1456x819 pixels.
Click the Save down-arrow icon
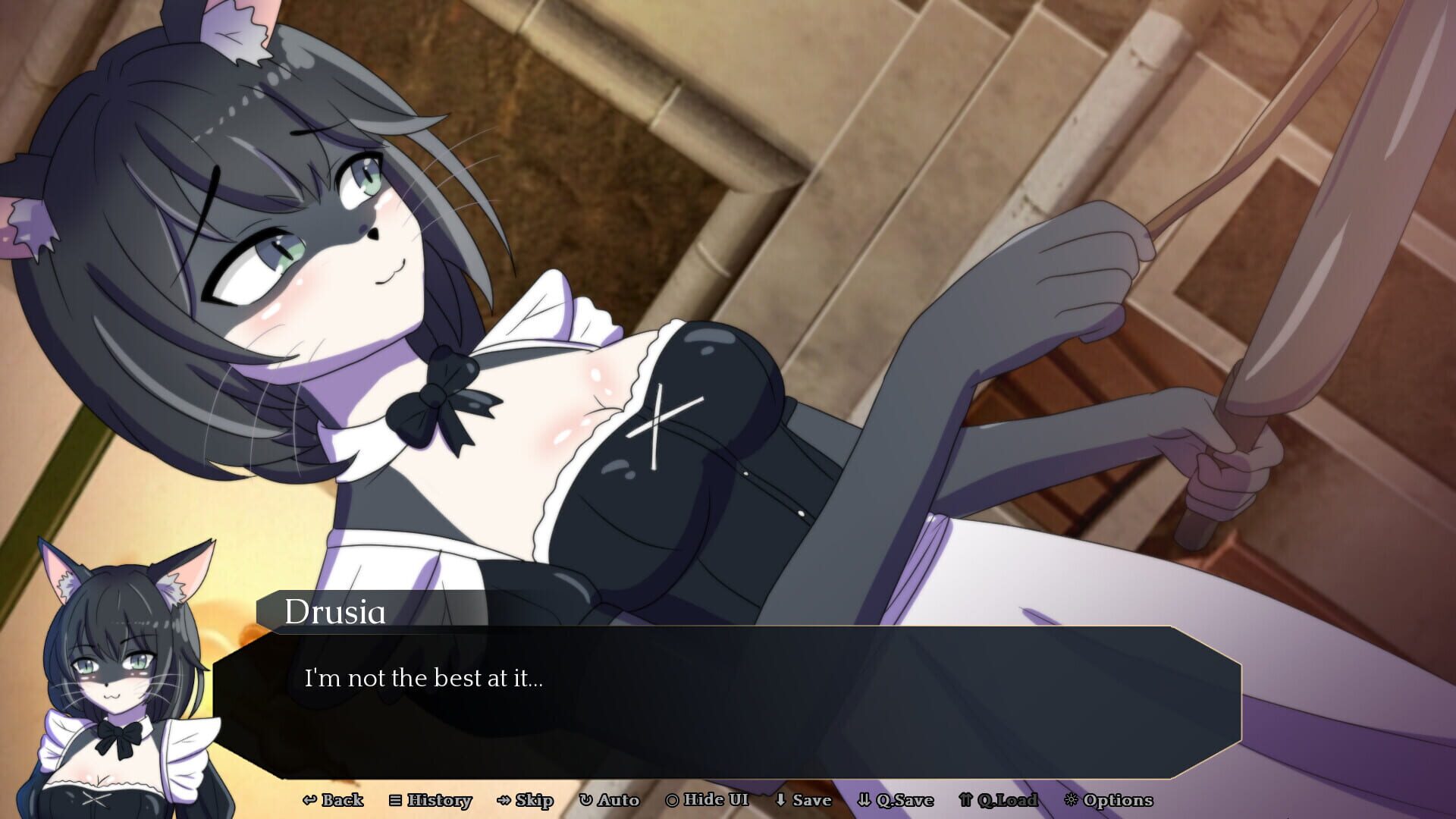coord(780,800)
